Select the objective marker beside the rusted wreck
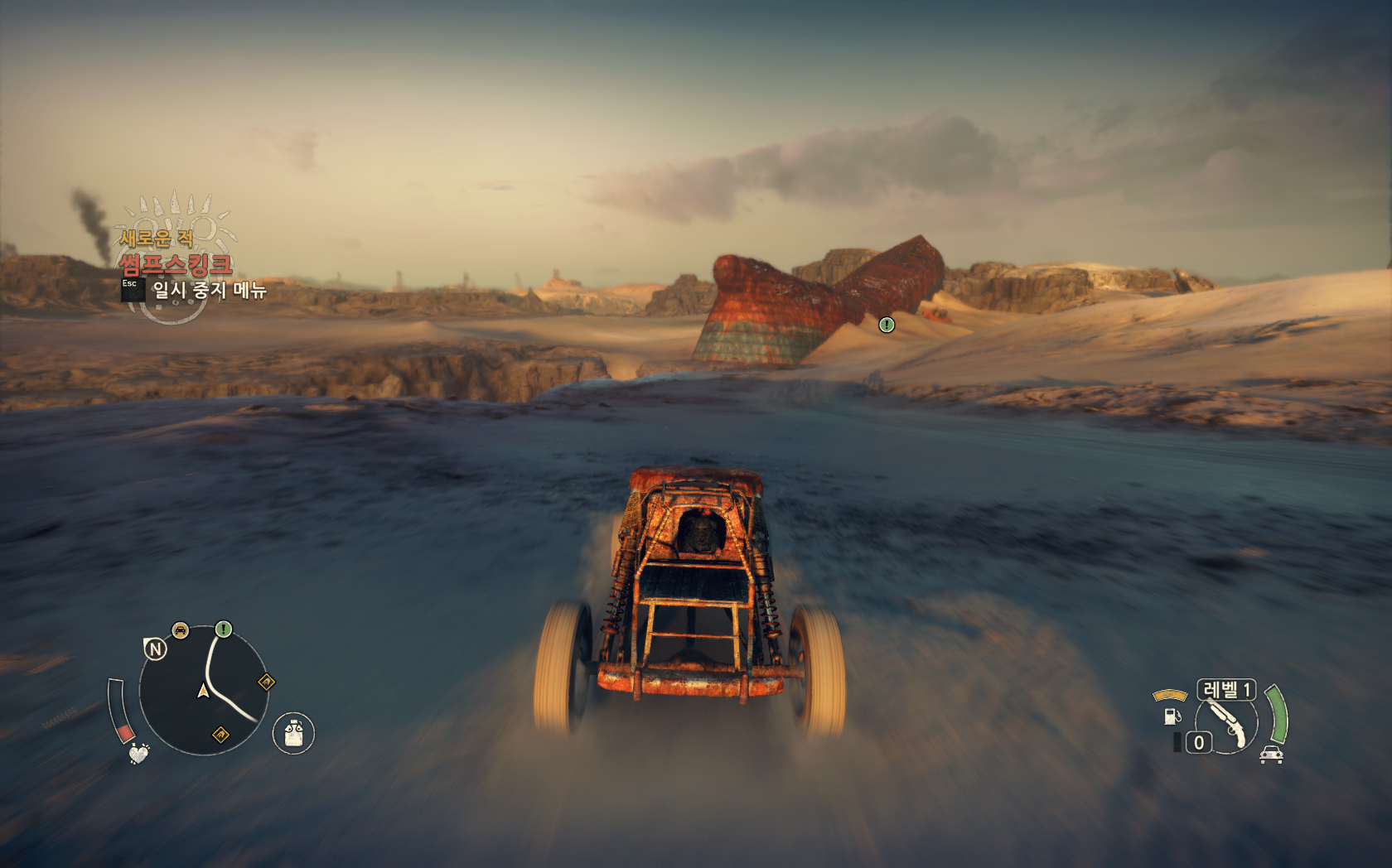This screenshot has width=1392, height=868. click(887, 325)
